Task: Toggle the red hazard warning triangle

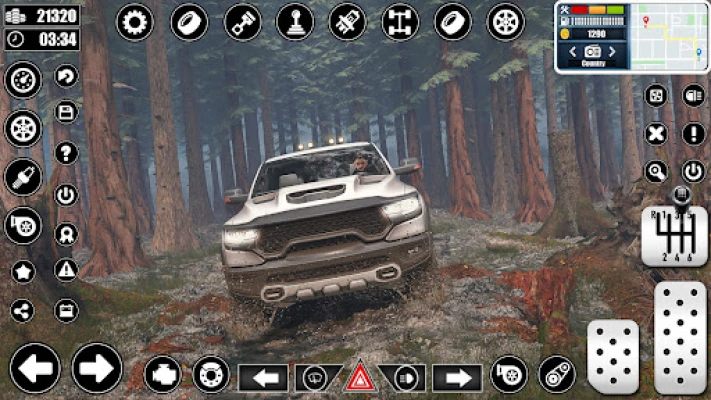Action: (360, 378)
